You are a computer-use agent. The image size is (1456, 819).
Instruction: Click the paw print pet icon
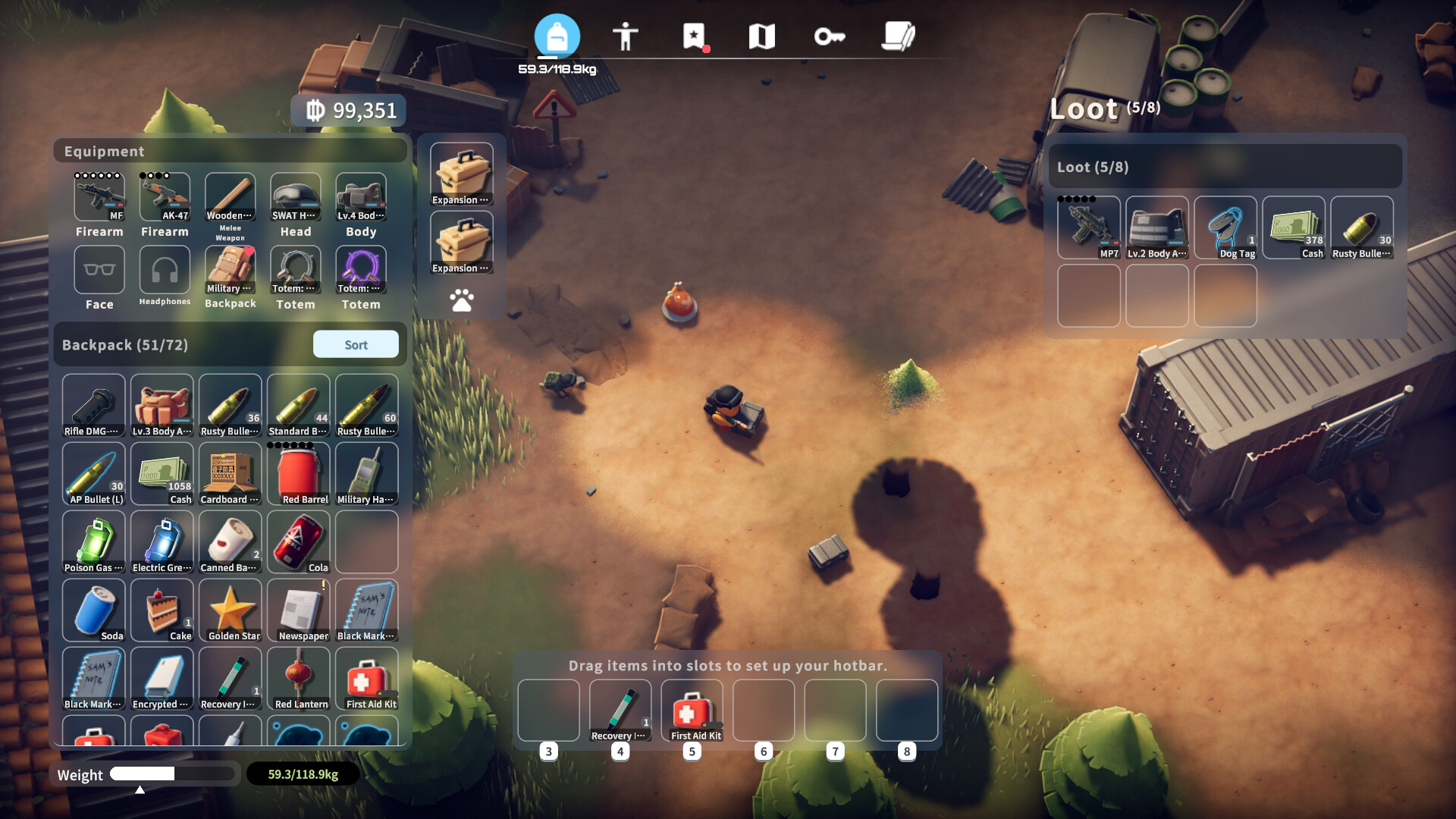click(x=462, y=300)
